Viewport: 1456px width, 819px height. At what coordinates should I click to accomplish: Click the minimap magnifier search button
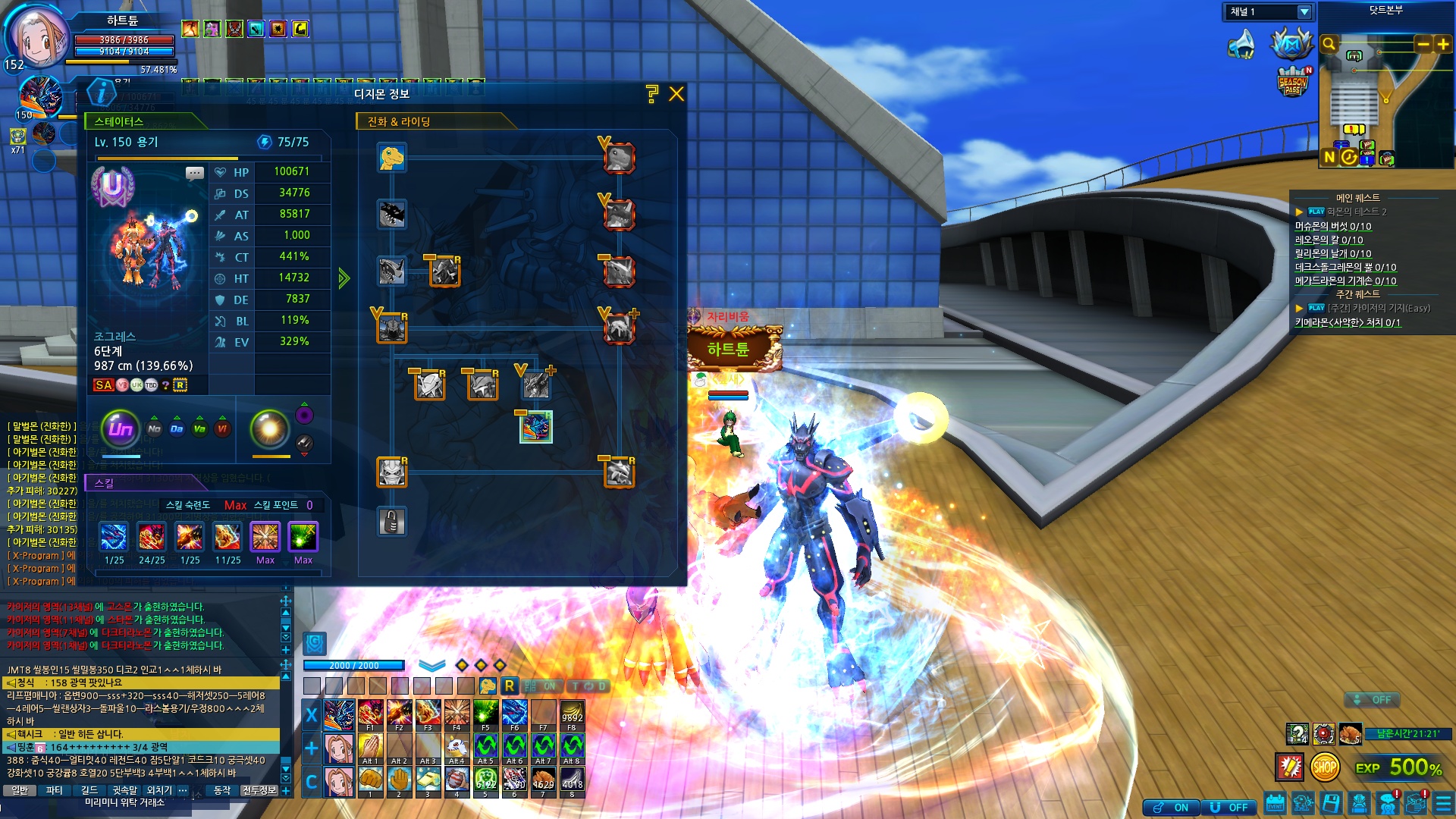click(x=1329, y=44)
